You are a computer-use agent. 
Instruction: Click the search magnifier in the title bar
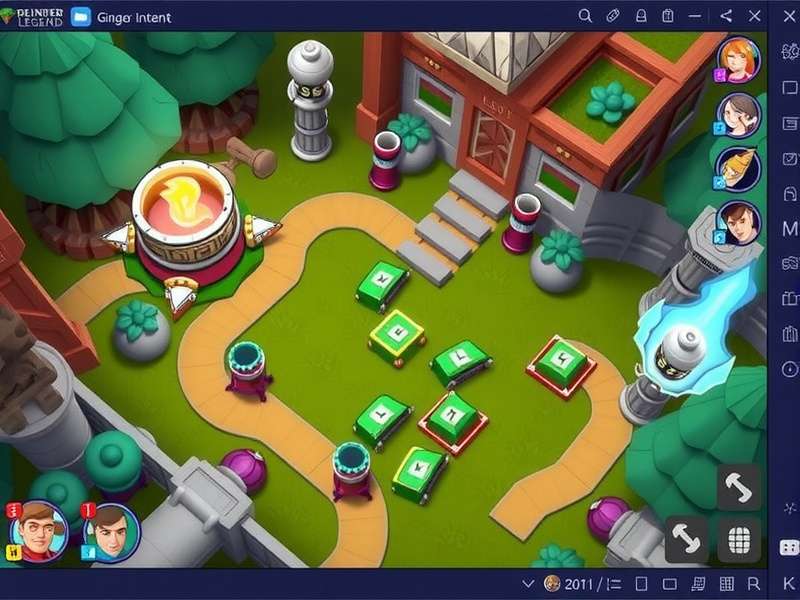pos(586,16)
